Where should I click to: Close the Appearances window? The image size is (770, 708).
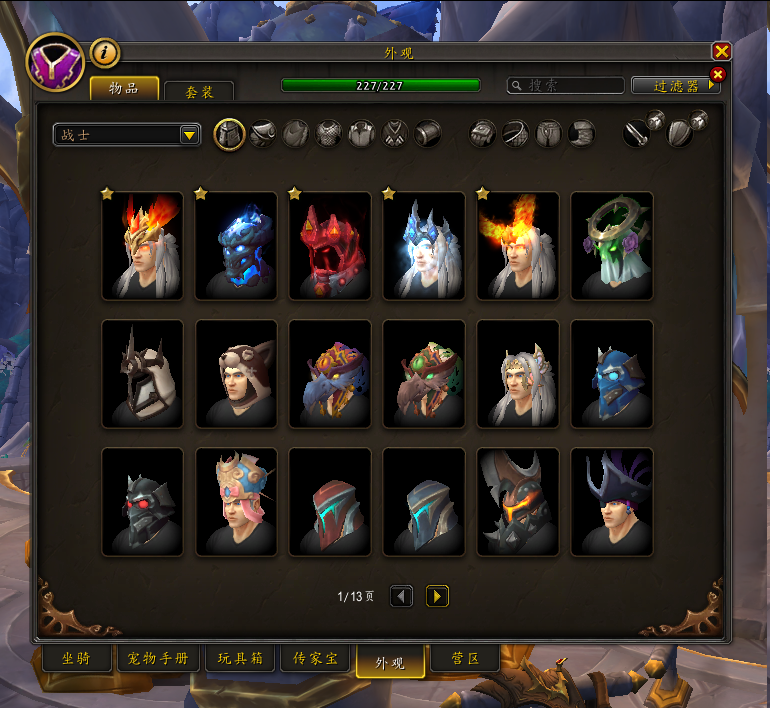[721, 51]
